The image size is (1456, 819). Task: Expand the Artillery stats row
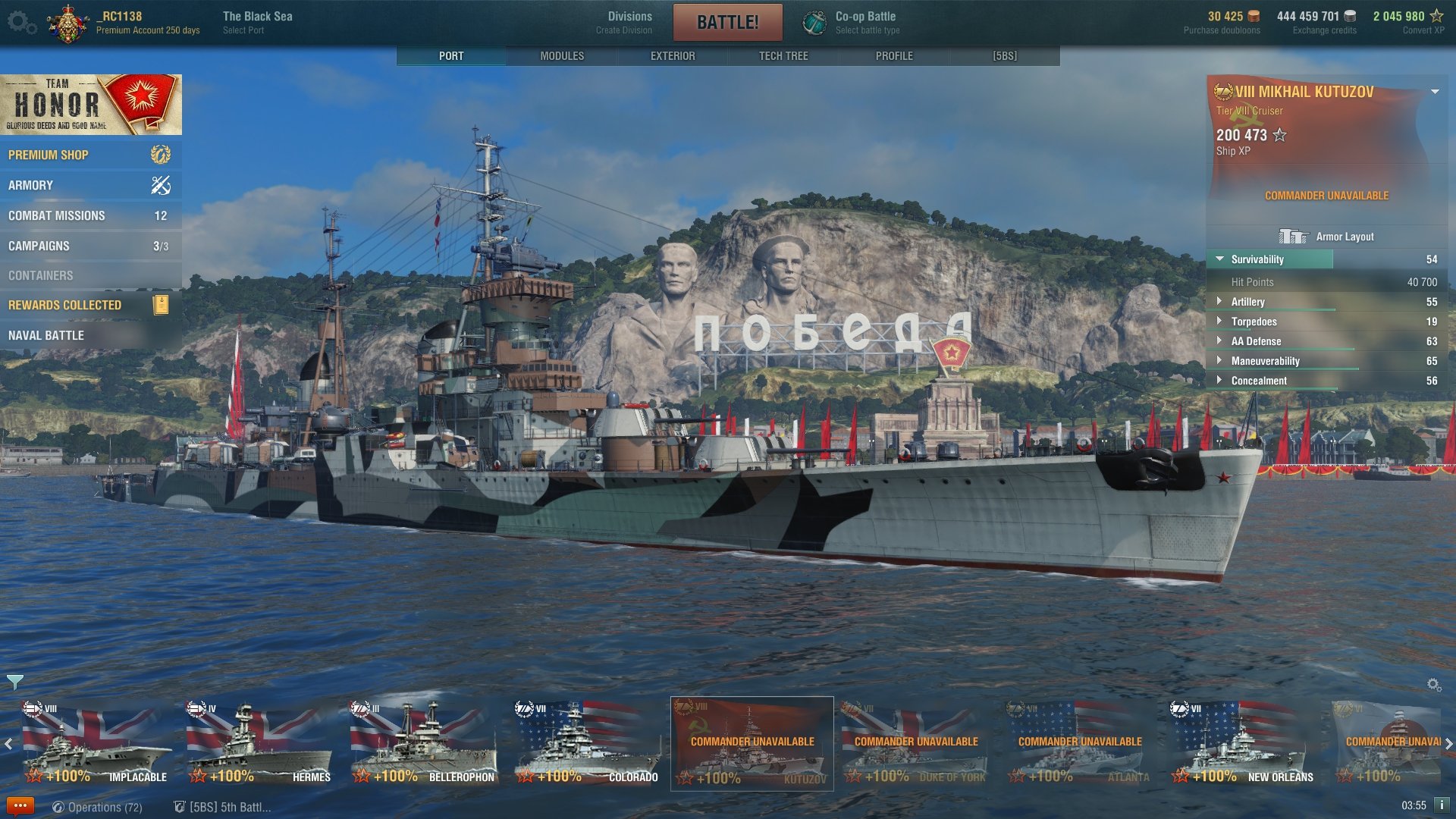pyautogui.click(x=1247, y=302)
